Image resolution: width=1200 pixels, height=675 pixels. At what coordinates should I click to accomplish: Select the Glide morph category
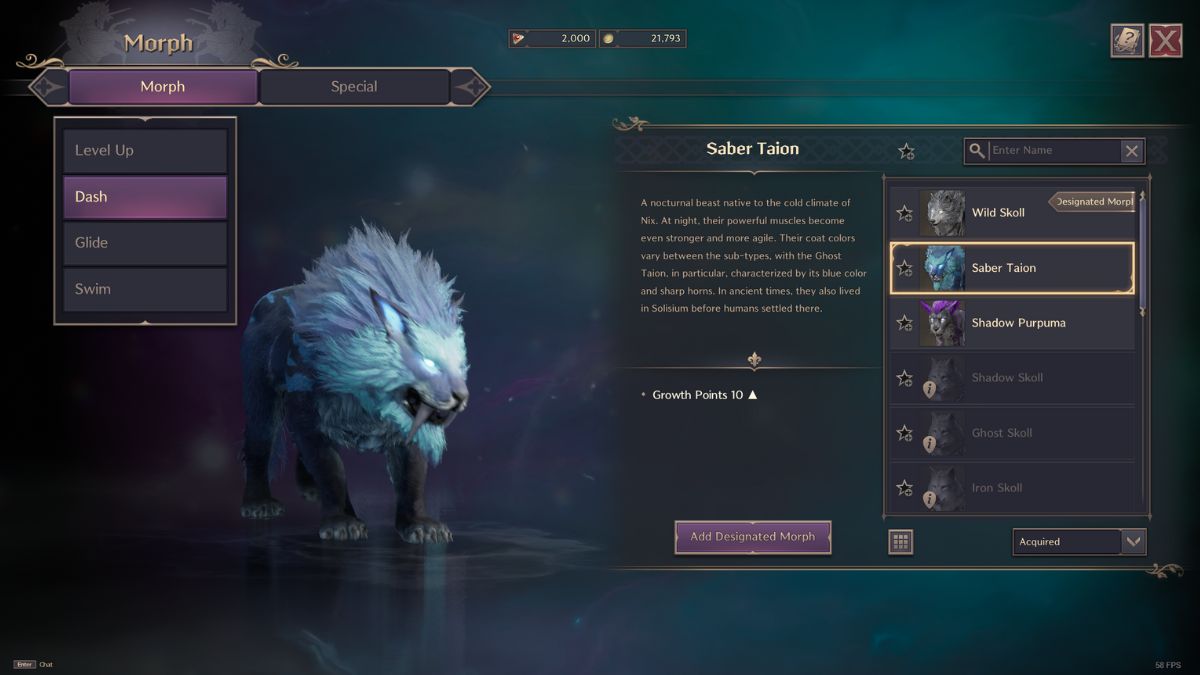[x=145, y=243]
